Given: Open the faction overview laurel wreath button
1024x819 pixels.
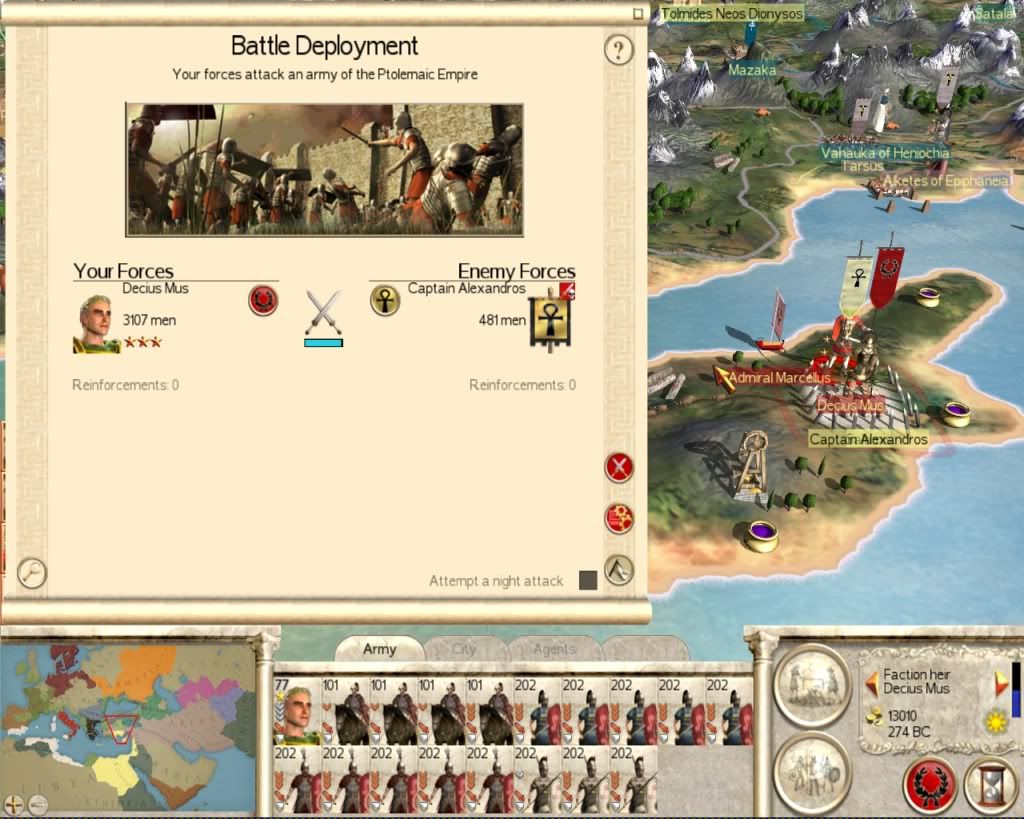Looking at the screenshot, I should coord(929,785).
